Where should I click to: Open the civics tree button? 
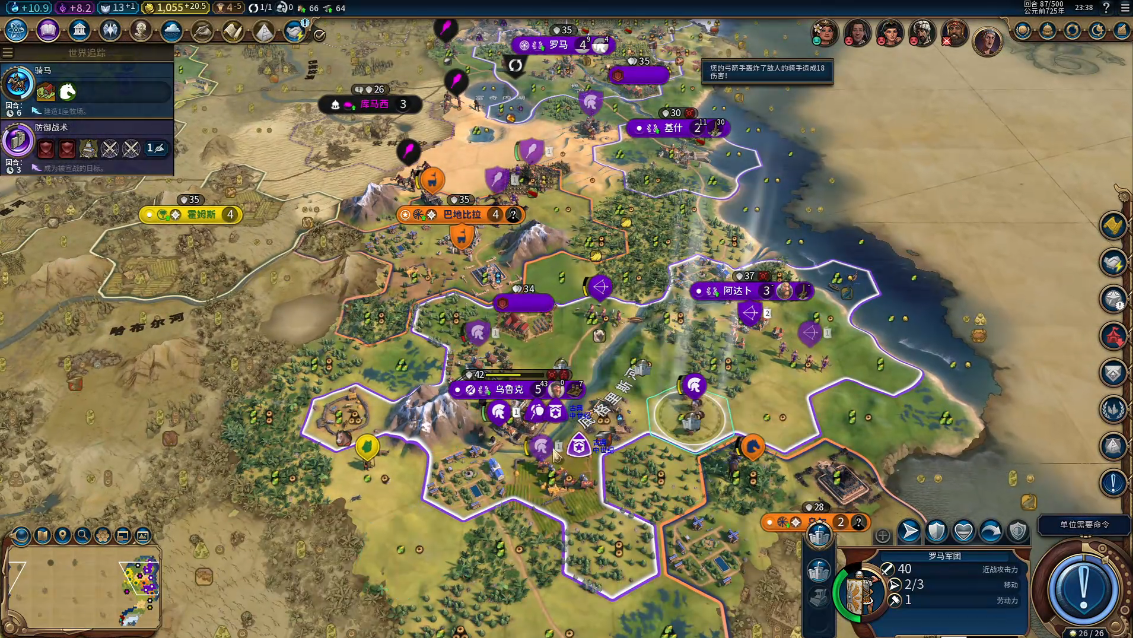click(48, 30)
